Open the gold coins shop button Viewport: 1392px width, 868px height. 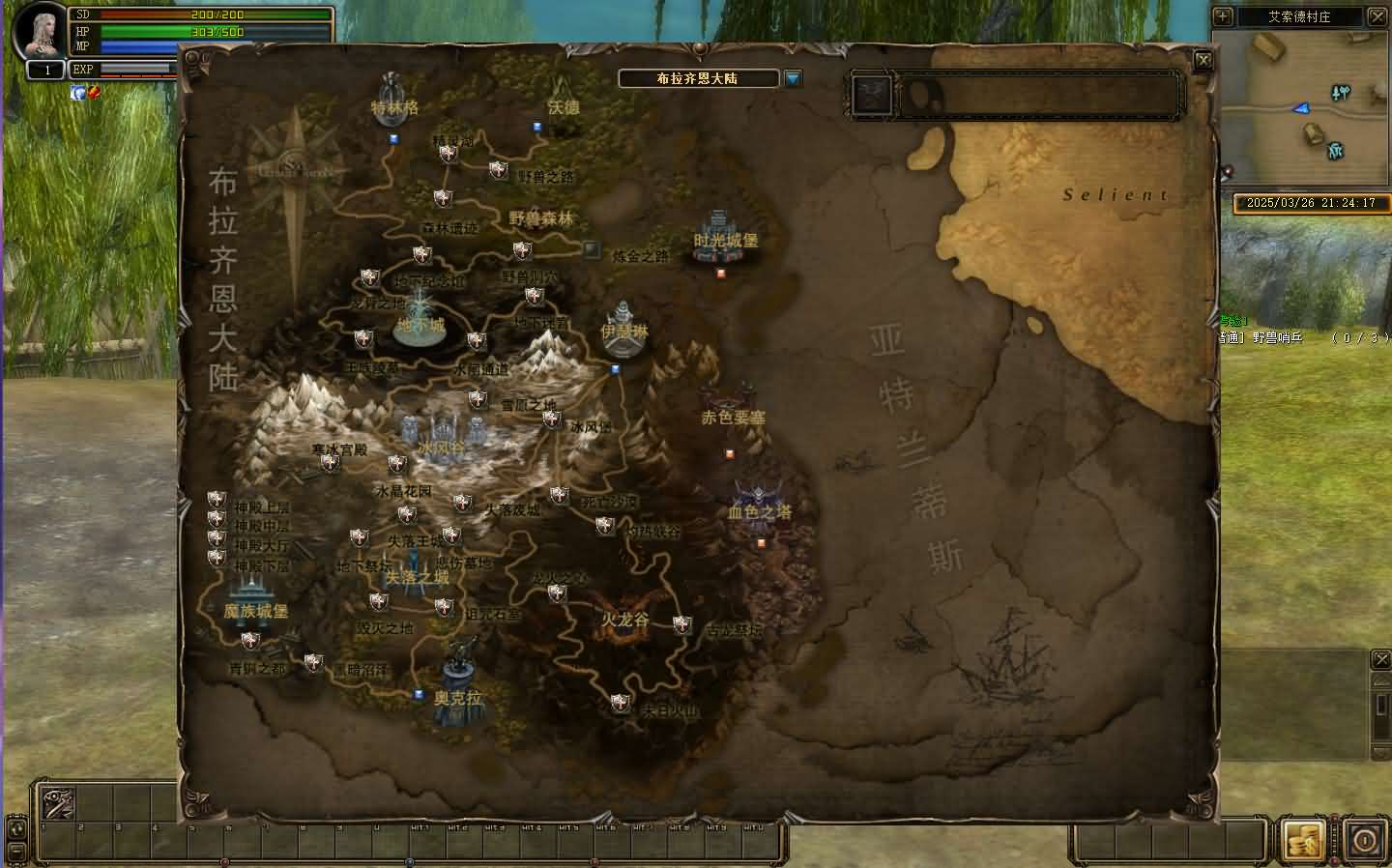point(1302,840)
